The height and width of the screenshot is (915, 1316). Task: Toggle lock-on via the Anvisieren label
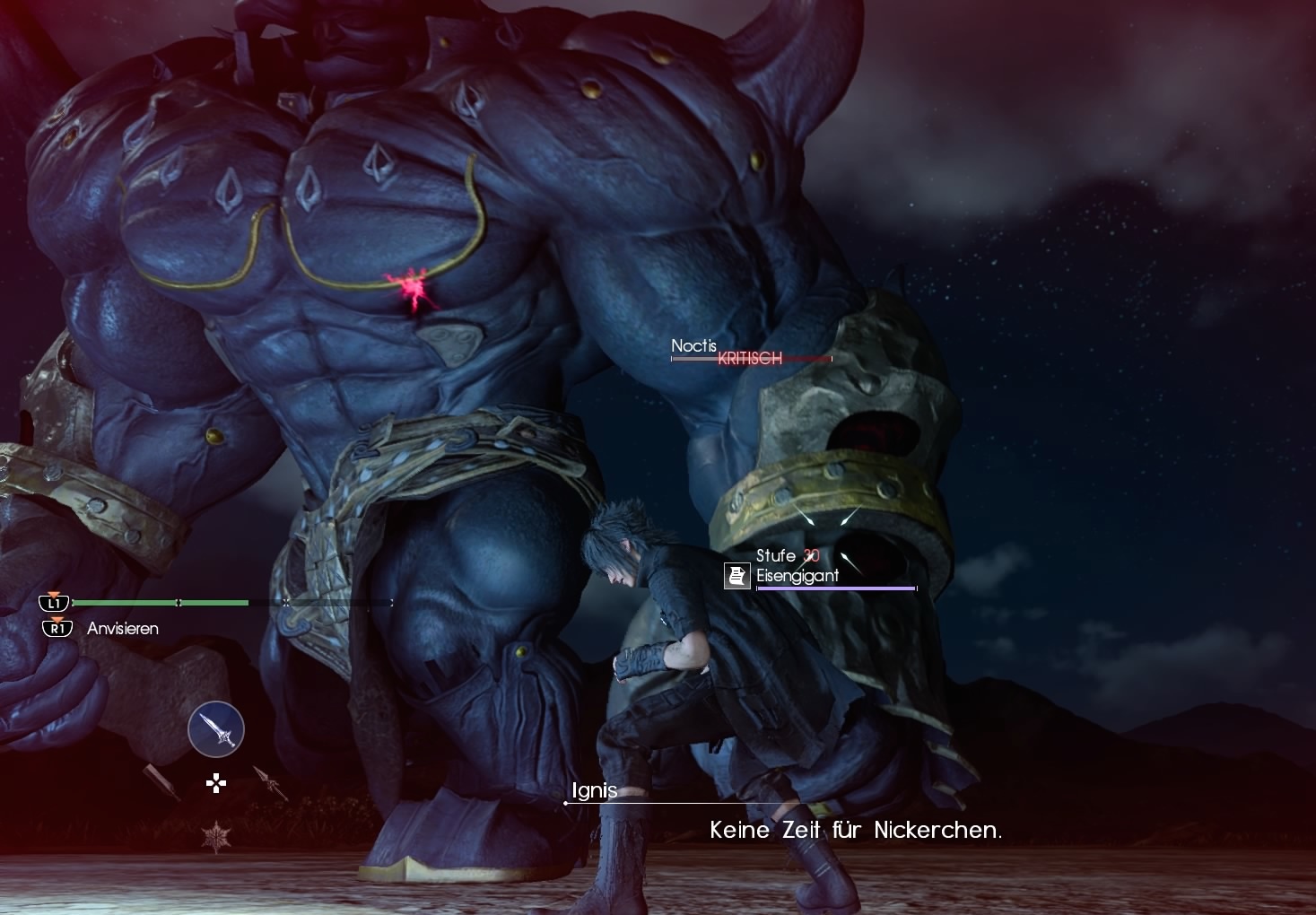pos(121,629)
